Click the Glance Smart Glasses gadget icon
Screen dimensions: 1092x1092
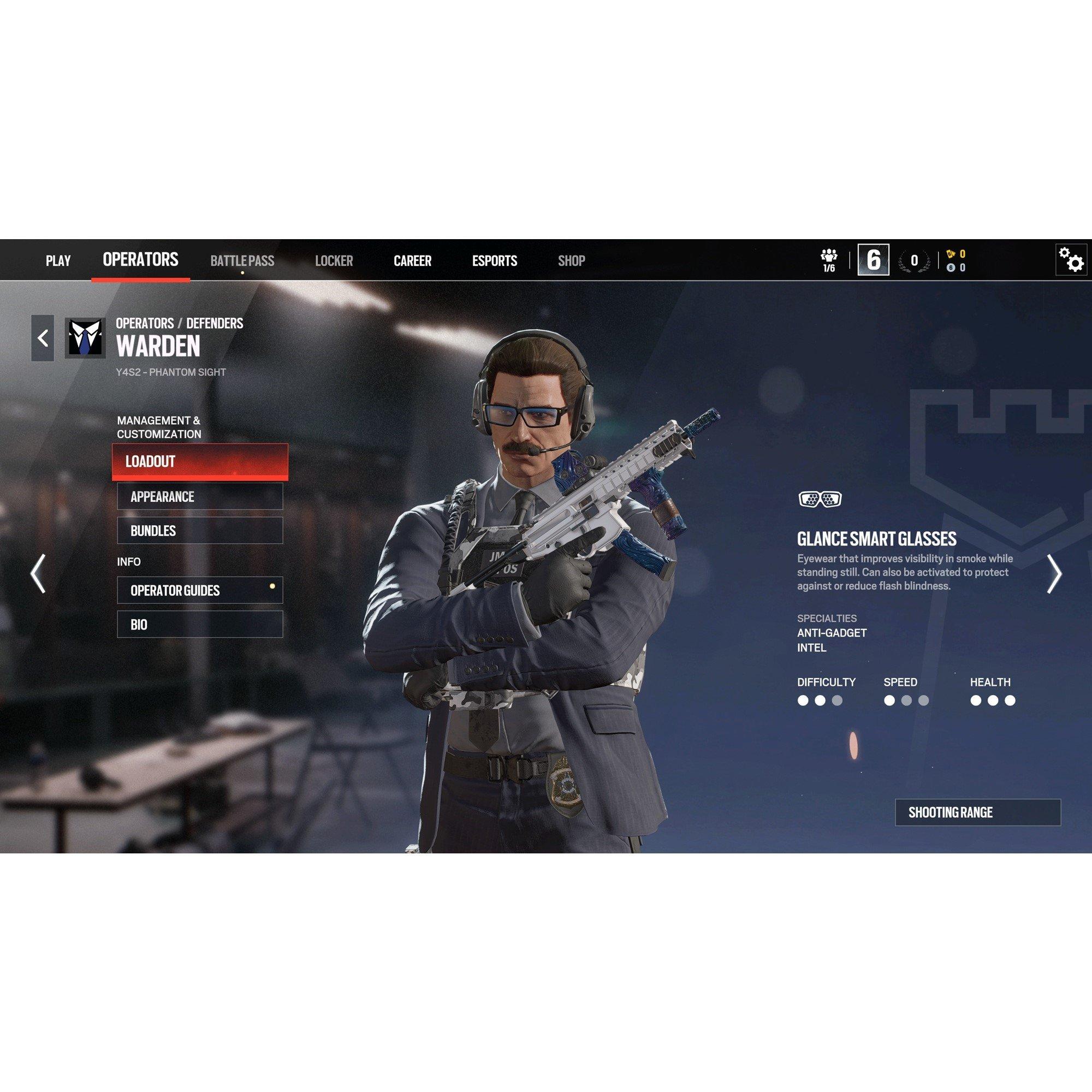click(820, 498)
